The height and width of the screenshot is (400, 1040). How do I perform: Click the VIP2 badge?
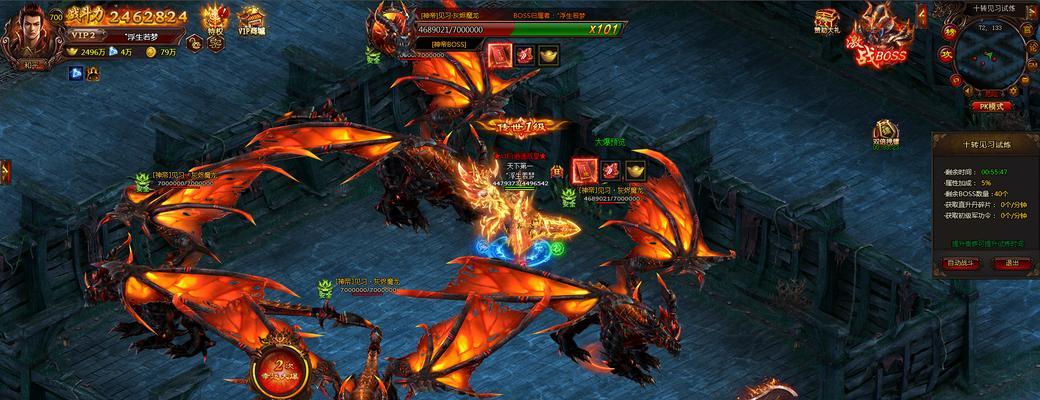pos(82,35)
